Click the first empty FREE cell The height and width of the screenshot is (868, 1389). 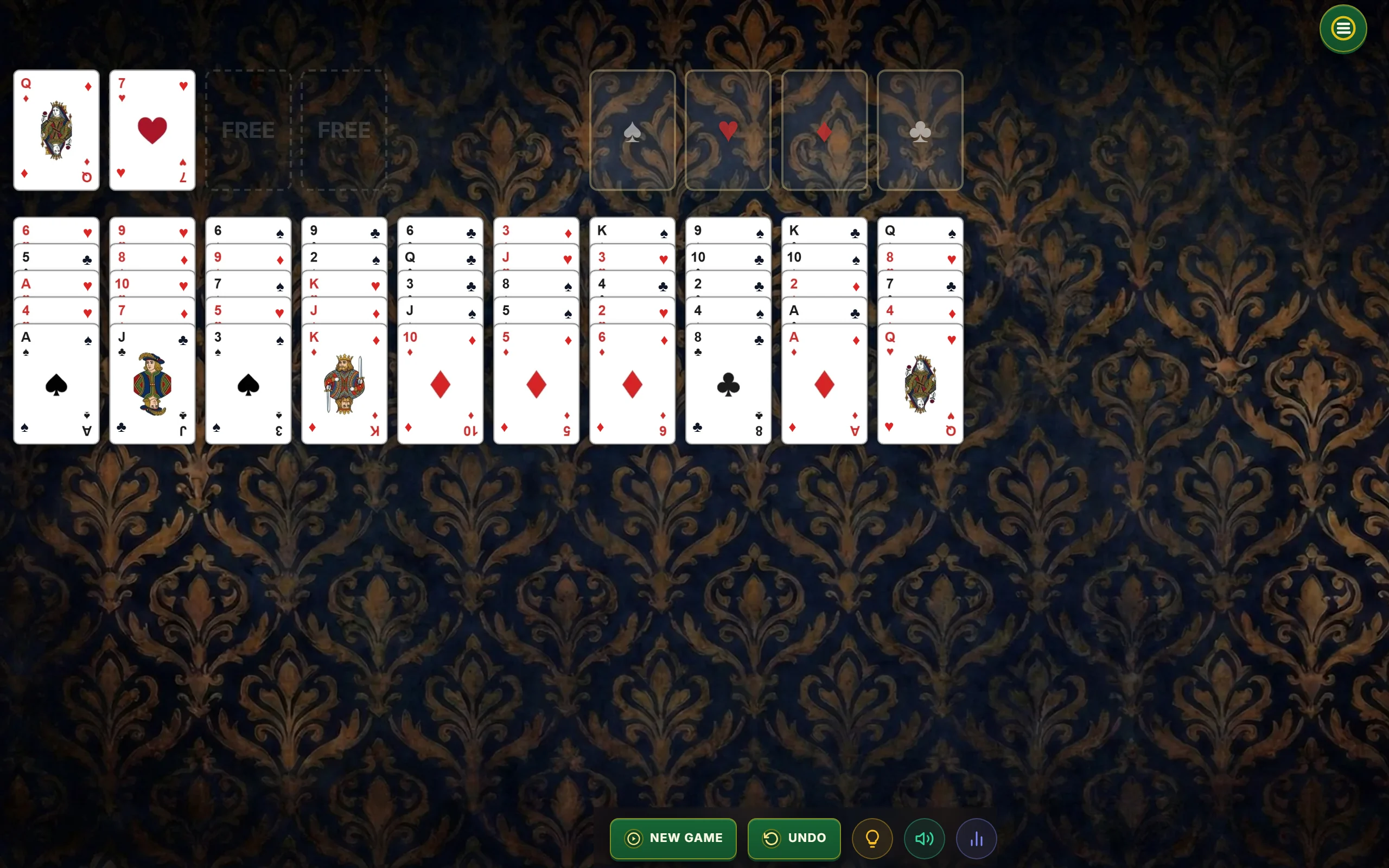click(x=248, y=130)
